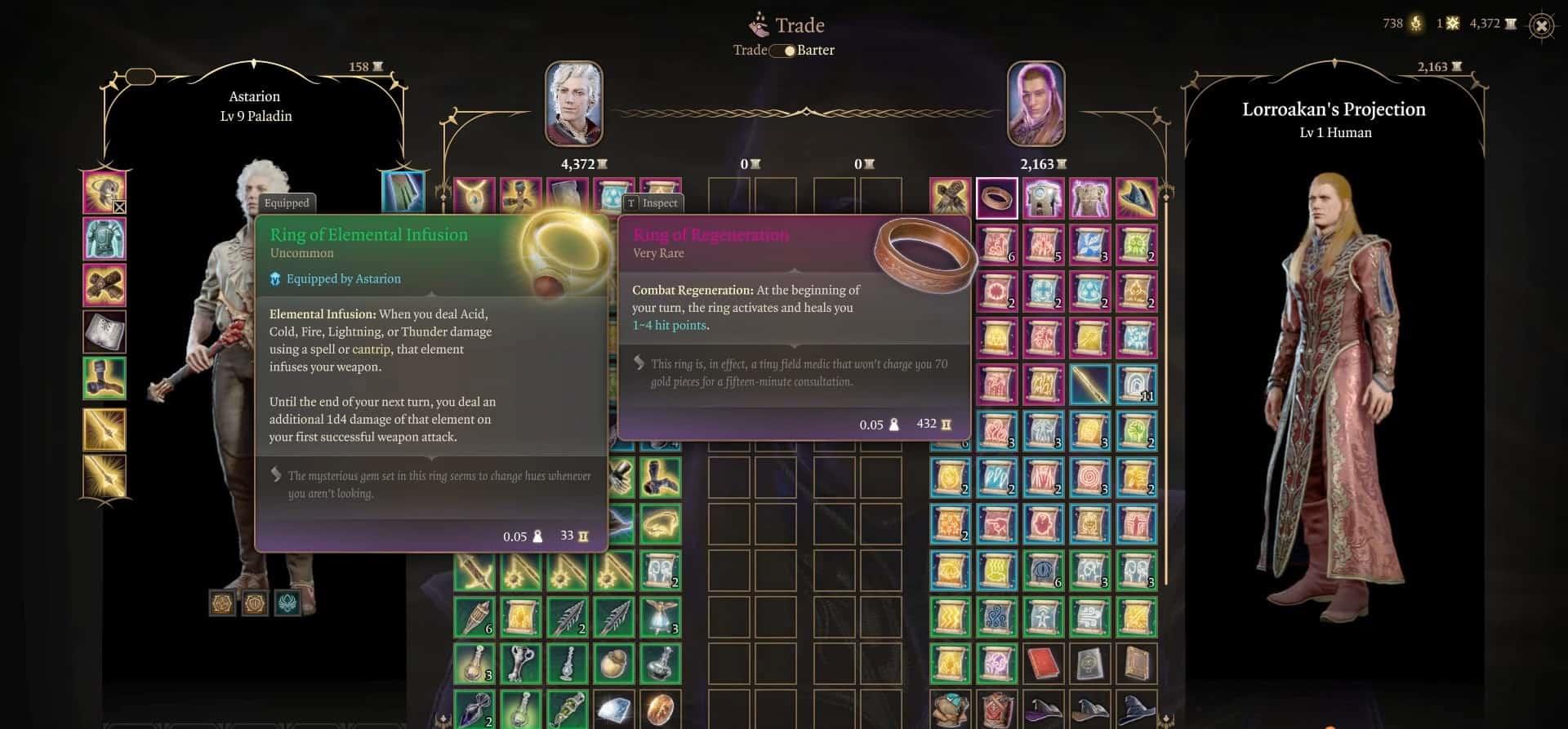Pick the grey tome with a circular emblem
Image resolution: width=1568 pixels, height=729 pixels.
[x=1089, y=664]
